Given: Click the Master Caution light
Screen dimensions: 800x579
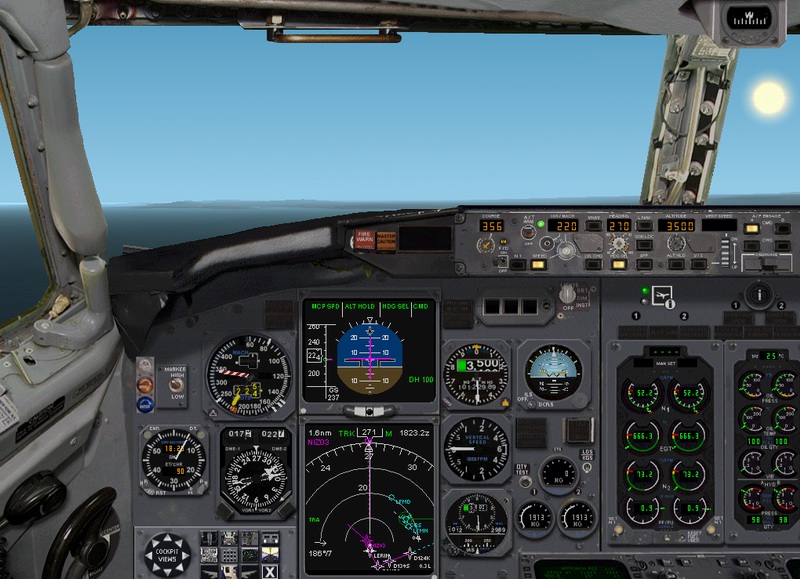Looking at the screenshot, I should (385, 239).
